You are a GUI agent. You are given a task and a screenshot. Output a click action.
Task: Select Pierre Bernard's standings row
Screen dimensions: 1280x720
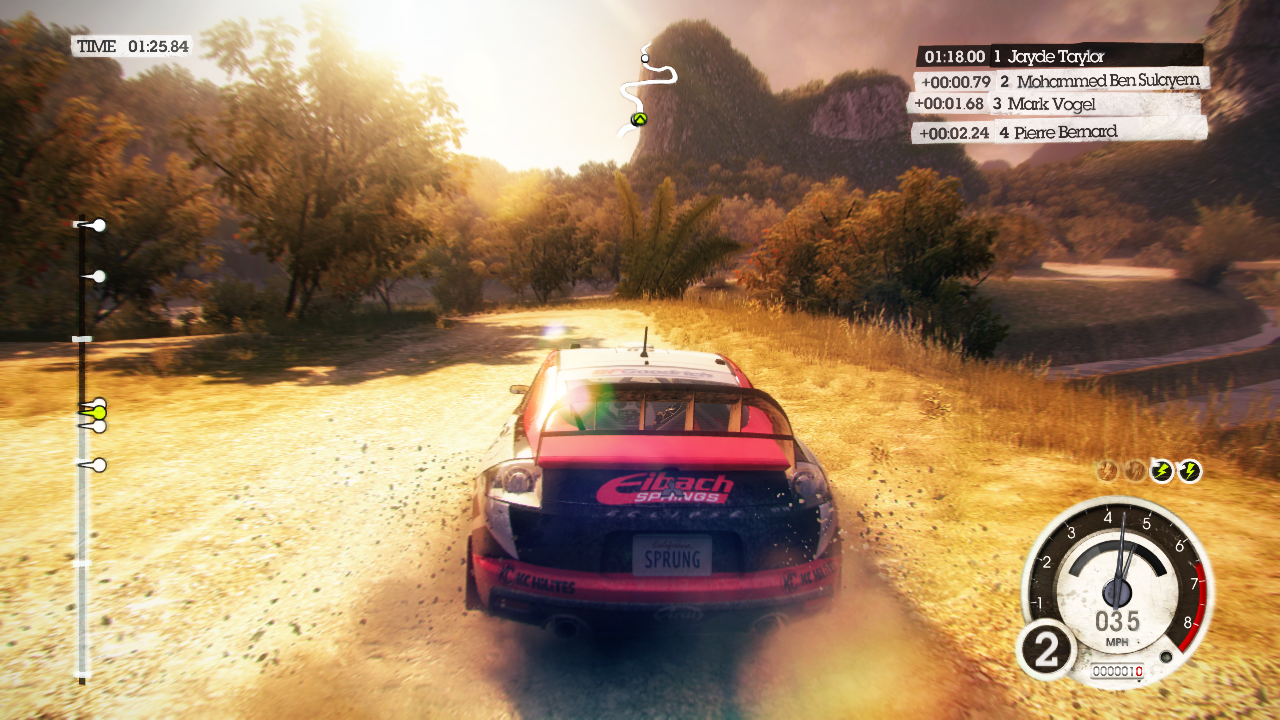[1058, 132]
